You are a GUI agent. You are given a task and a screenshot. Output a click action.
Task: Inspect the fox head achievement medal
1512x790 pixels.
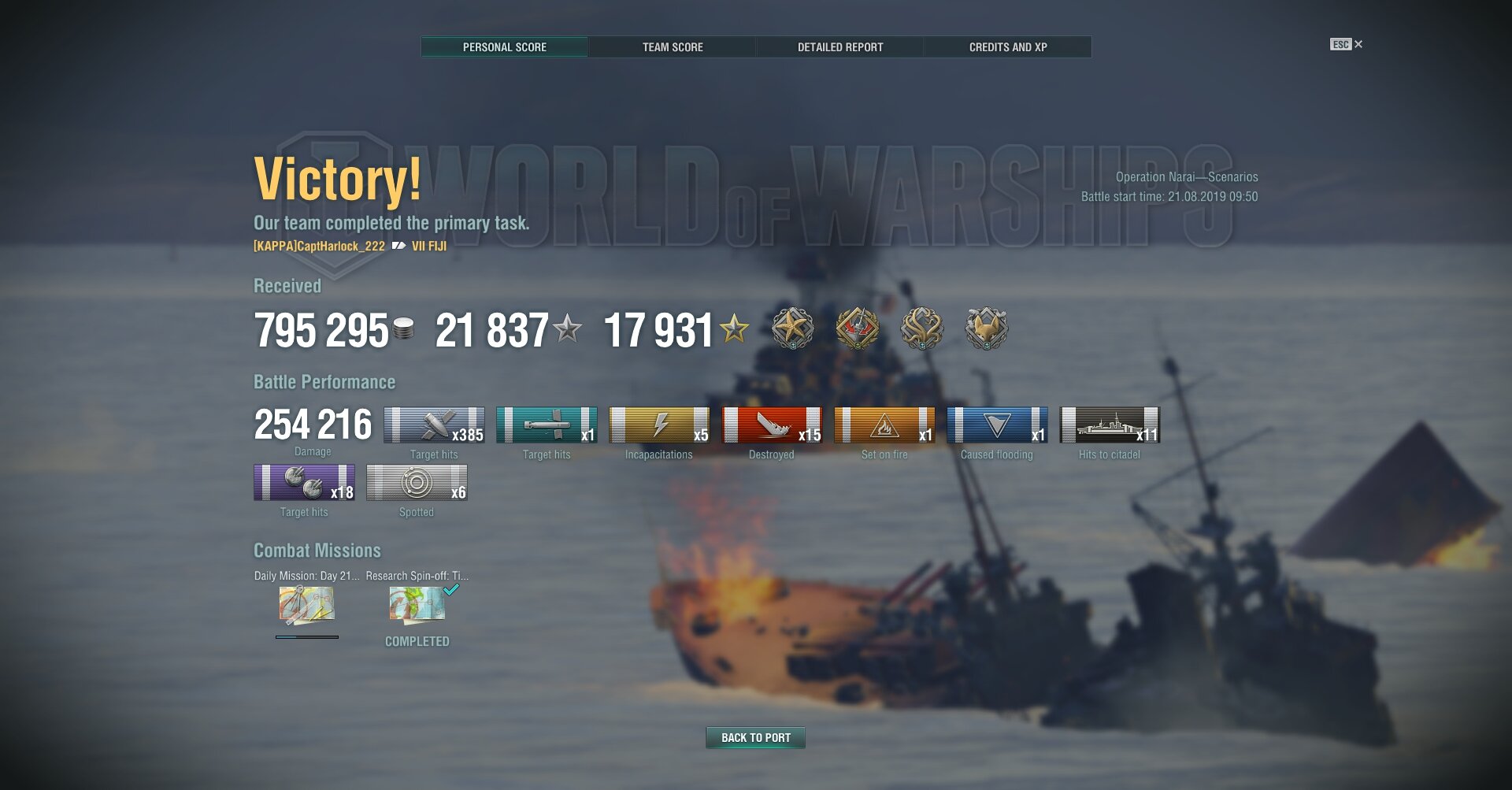pos(986,328)
